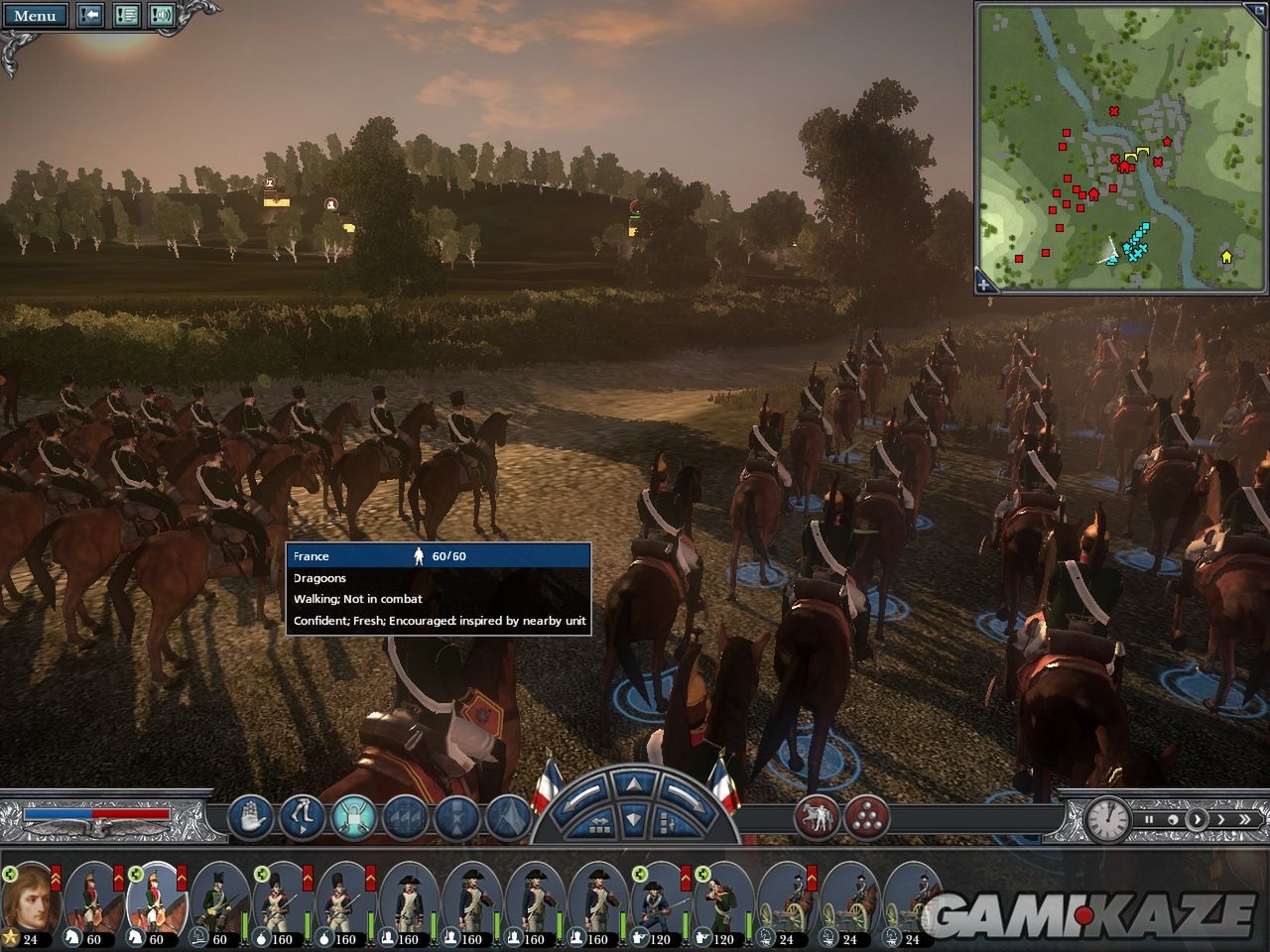Image resolution: width=1270 pixels, height=952 pixels.
Task: Click the yellow house marker on minimap
Action: coord(1225,257)
